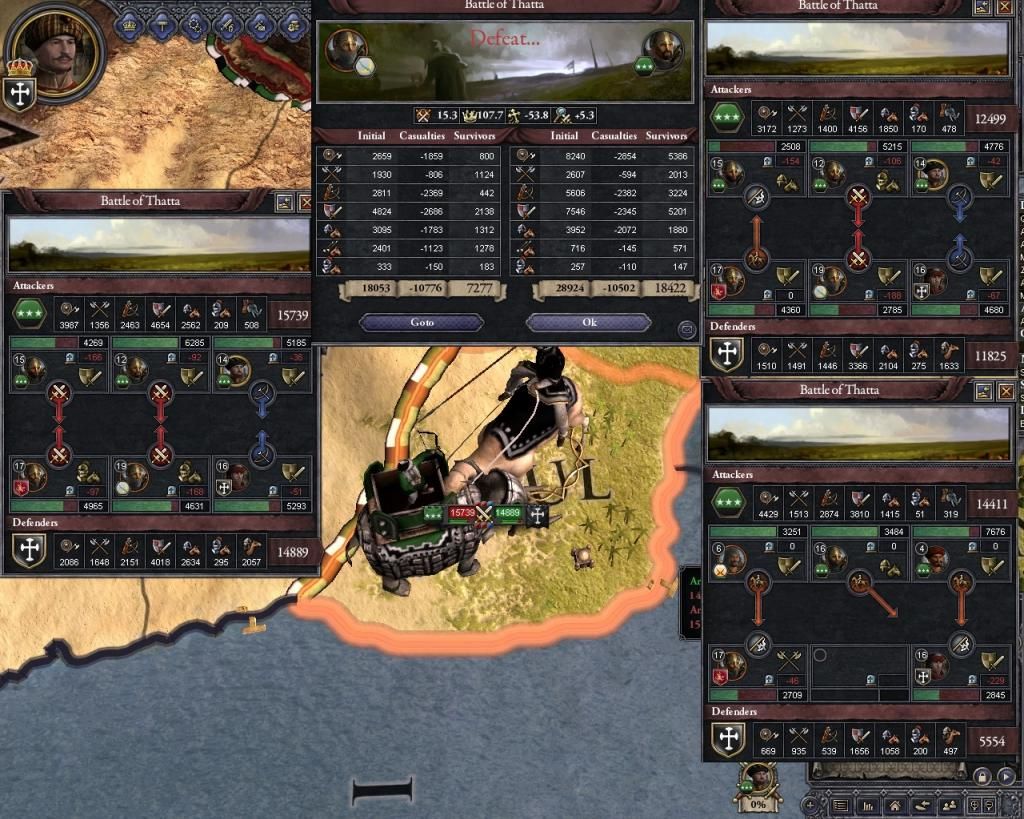Screen dimensions: 1024x819
Task: Open the ledger chart button in the bottom toolbar
Action: point(868,805)
